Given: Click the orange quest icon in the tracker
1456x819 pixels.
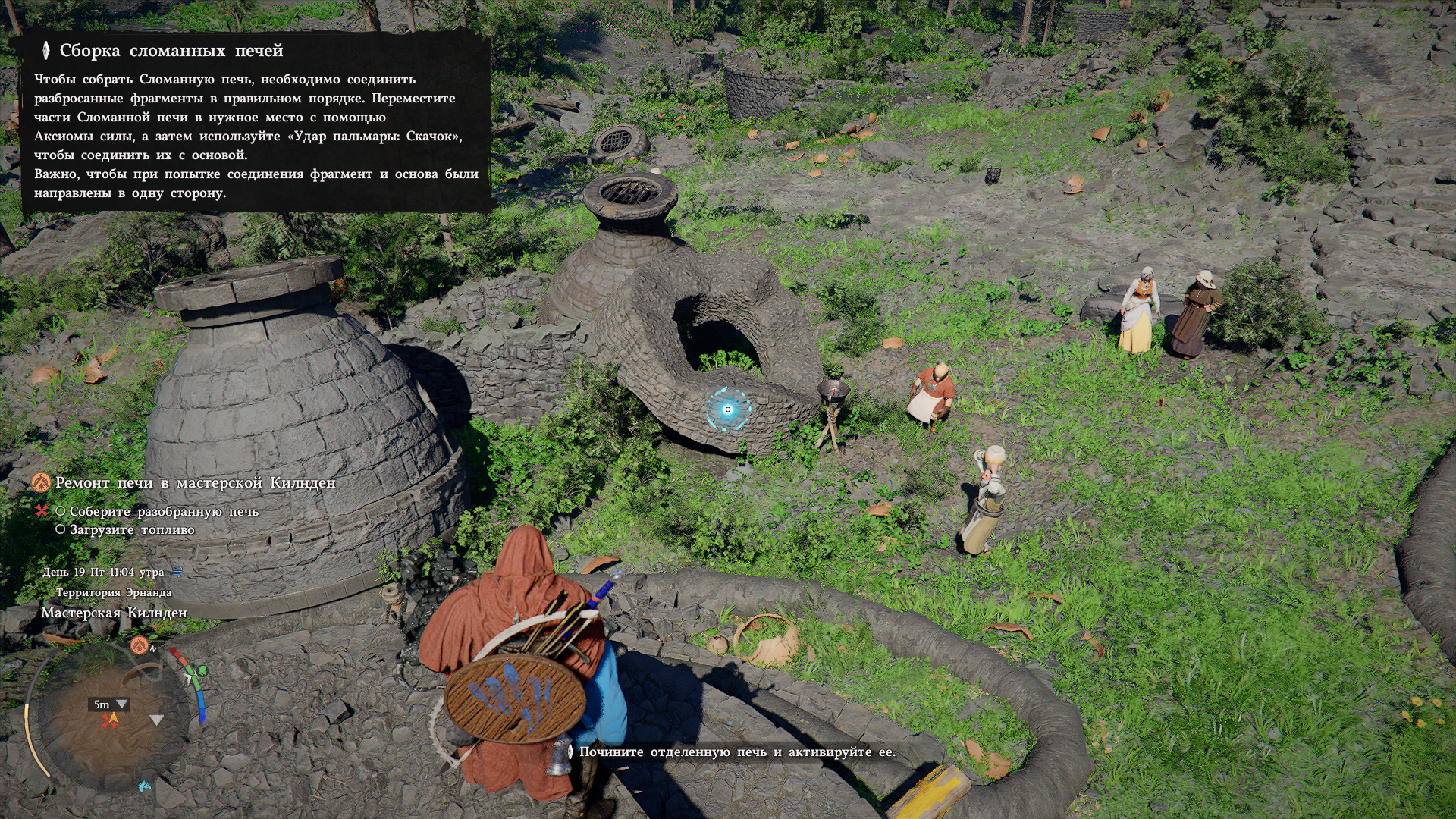Looking at the screenshot, I should [x=41, y=482].
